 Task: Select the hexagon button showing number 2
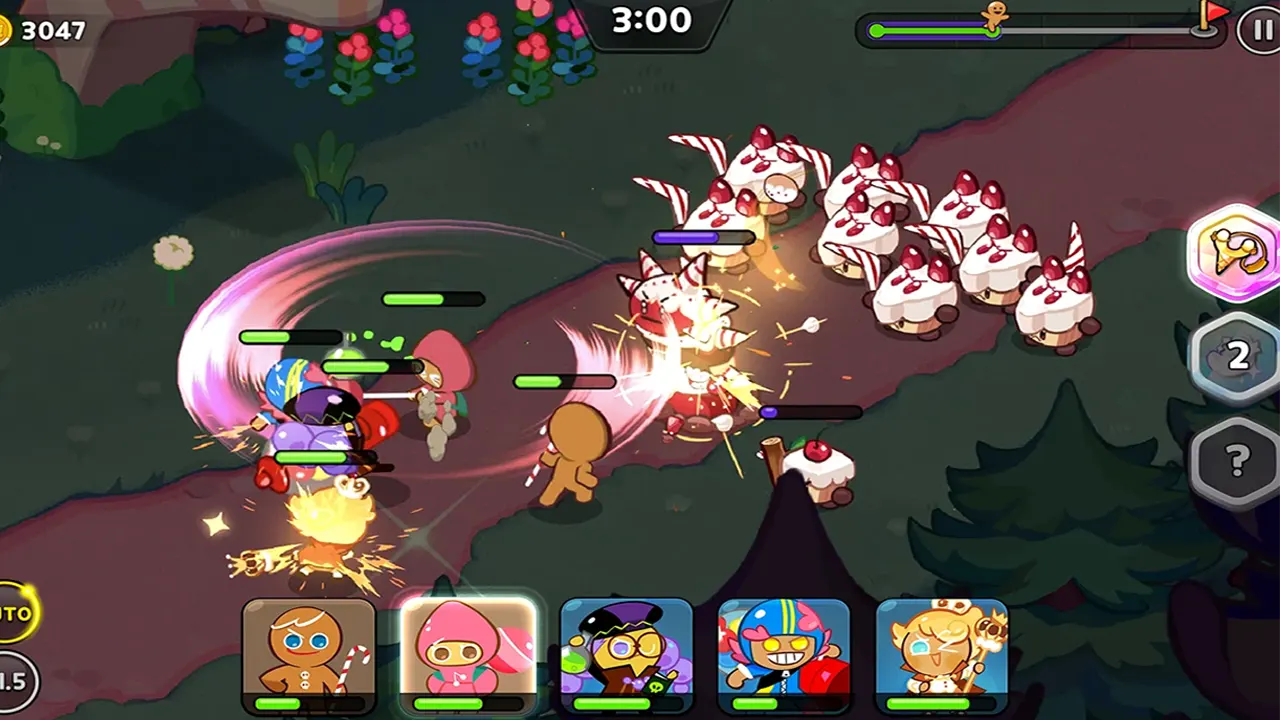pos(1236,357)
